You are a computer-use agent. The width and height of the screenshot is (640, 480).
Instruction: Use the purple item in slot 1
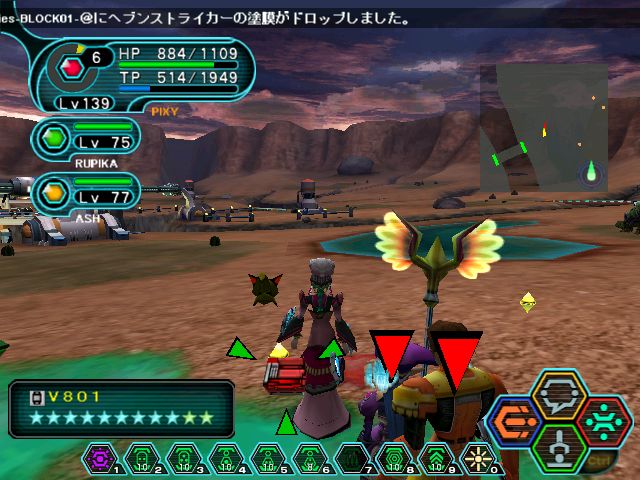click(x=101, y=459)
